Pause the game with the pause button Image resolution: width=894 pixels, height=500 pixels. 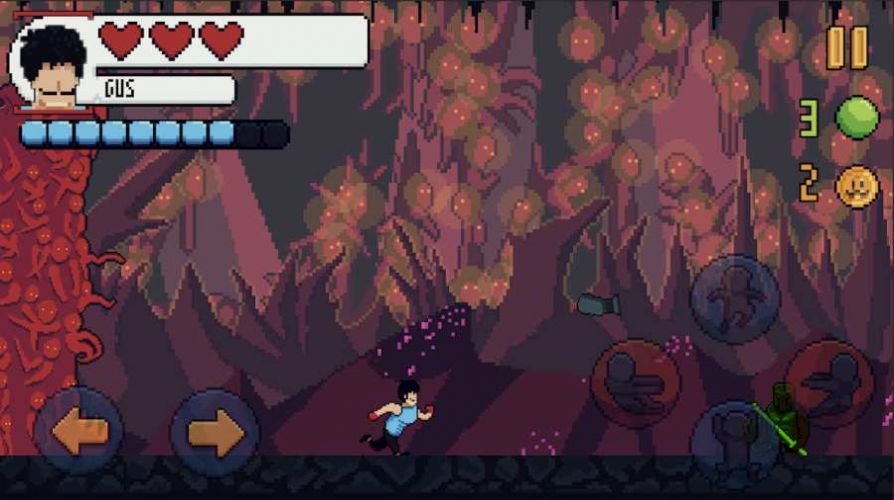tap(846, 47)
